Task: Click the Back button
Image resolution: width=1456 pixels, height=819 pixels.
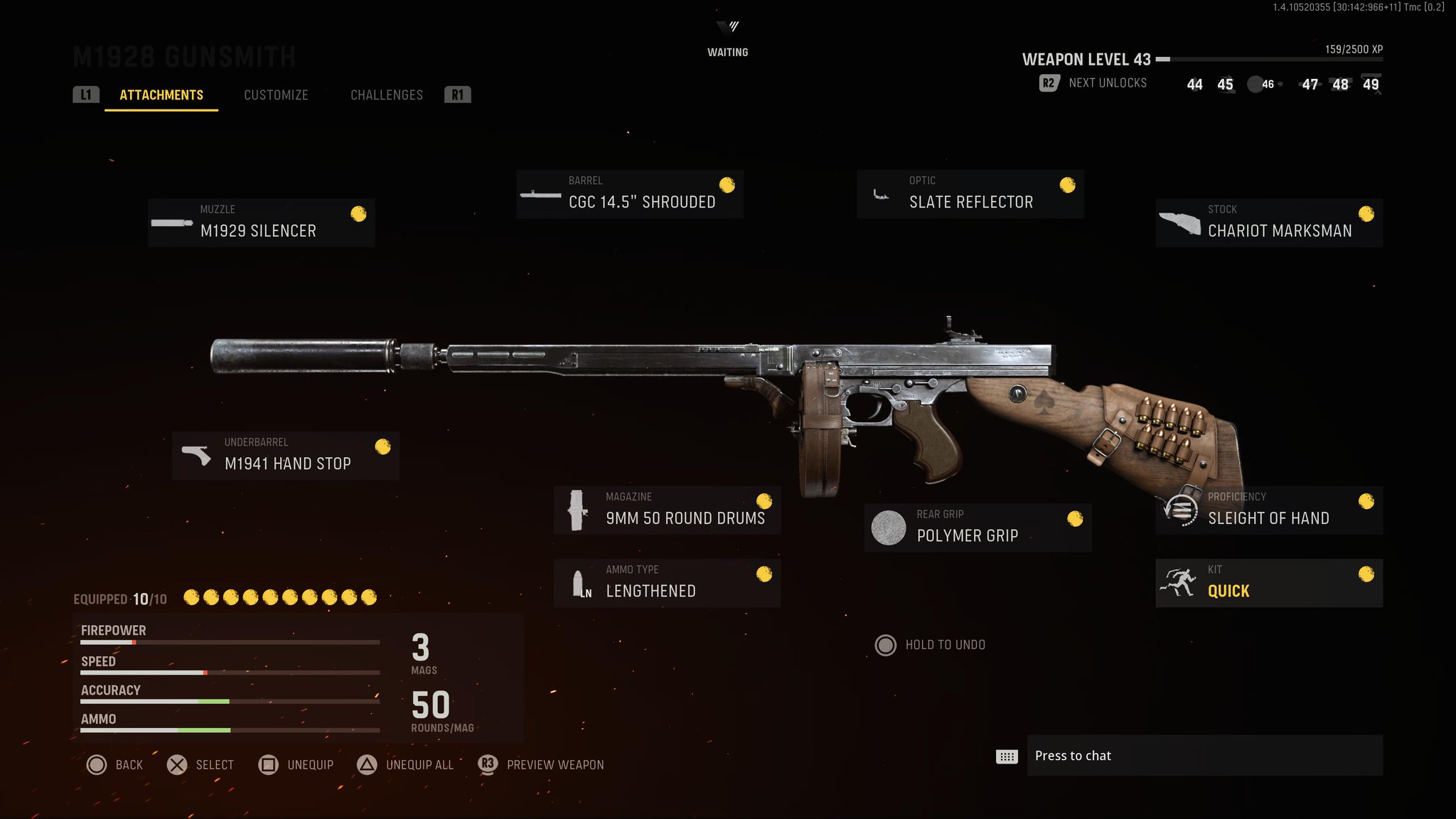Action: 114,765
